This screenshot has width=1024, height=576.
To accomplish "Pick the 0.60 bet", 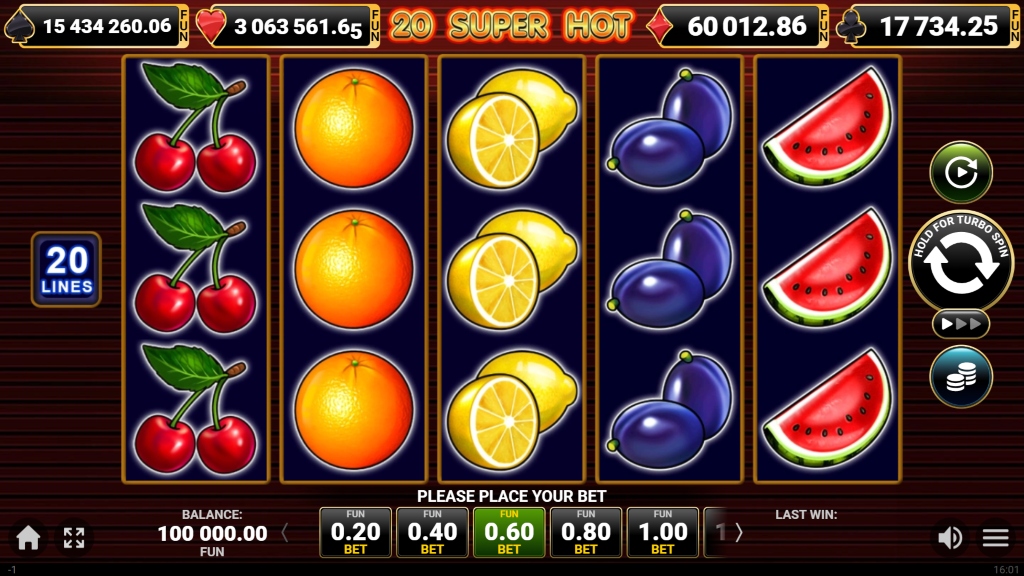I will [509, 532].
